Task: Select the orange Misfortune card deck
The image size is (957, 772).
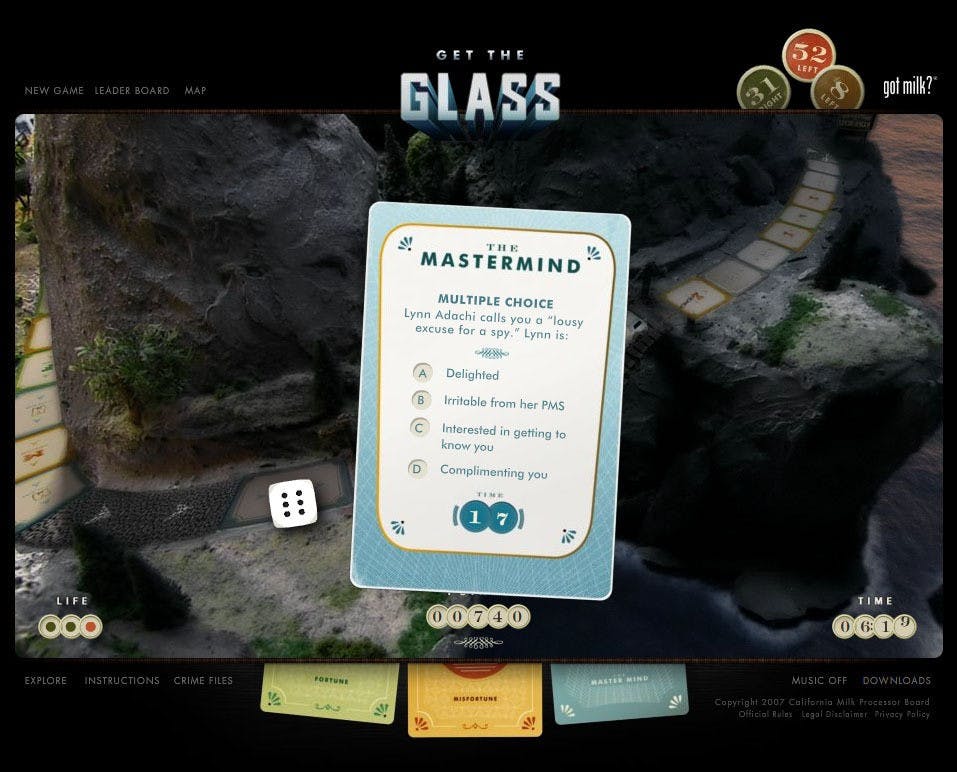Action: pos(475,698)
